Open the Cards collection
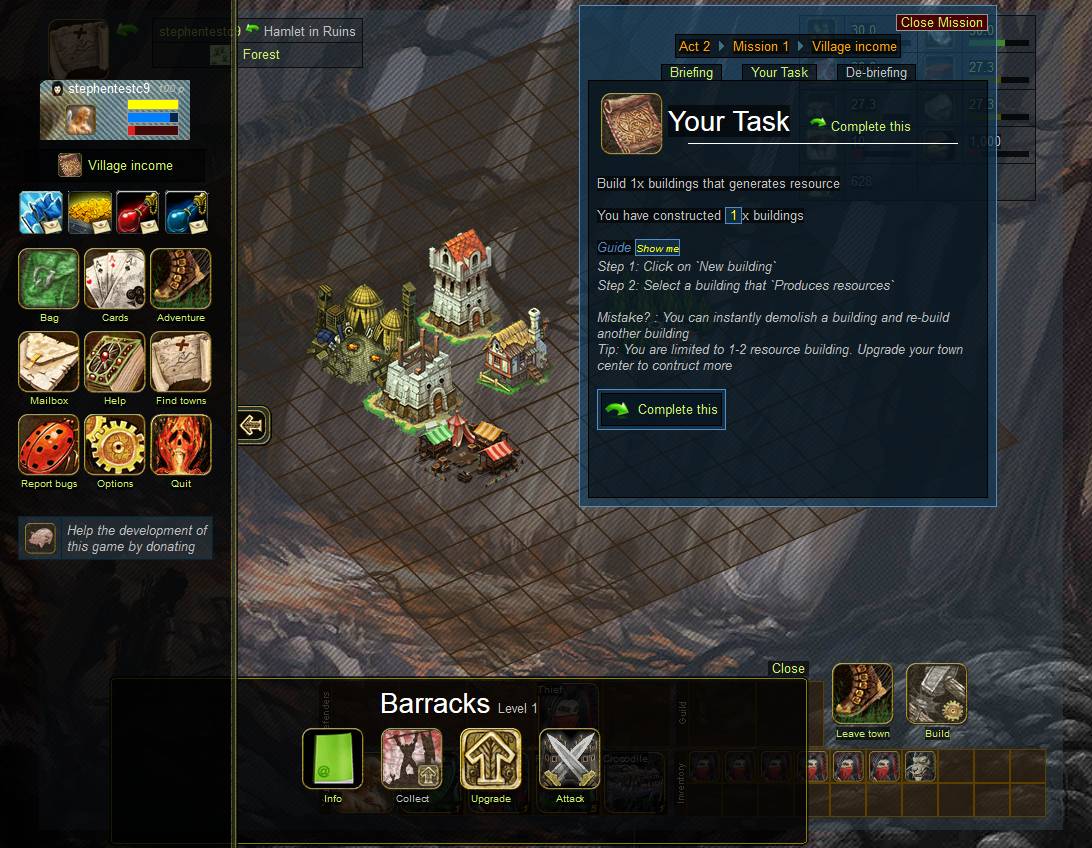The image size is (1092, 848). pos(115,279)
